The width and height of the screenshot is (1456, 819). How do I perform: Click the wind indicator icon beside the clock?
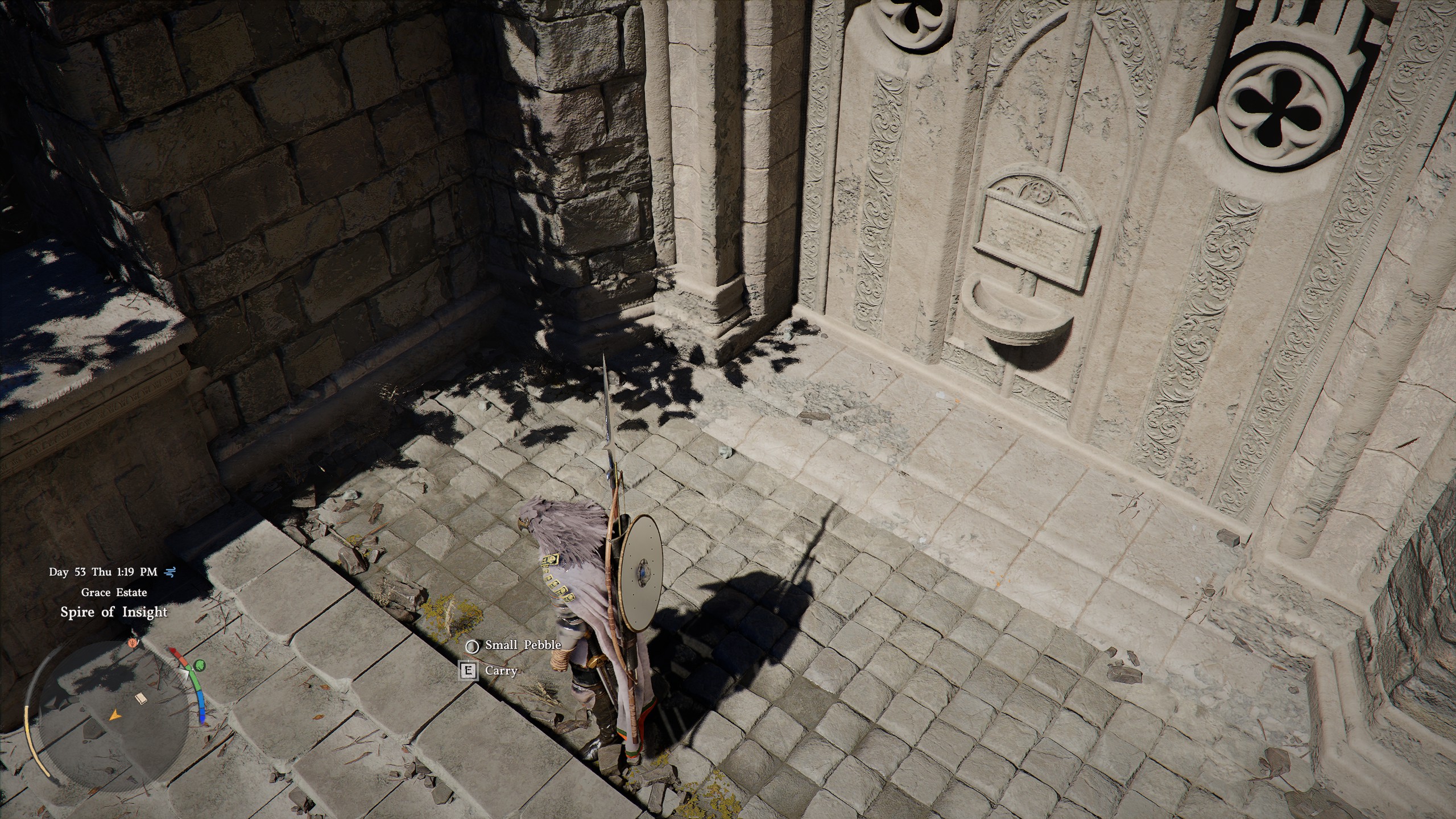coord(170,572)
